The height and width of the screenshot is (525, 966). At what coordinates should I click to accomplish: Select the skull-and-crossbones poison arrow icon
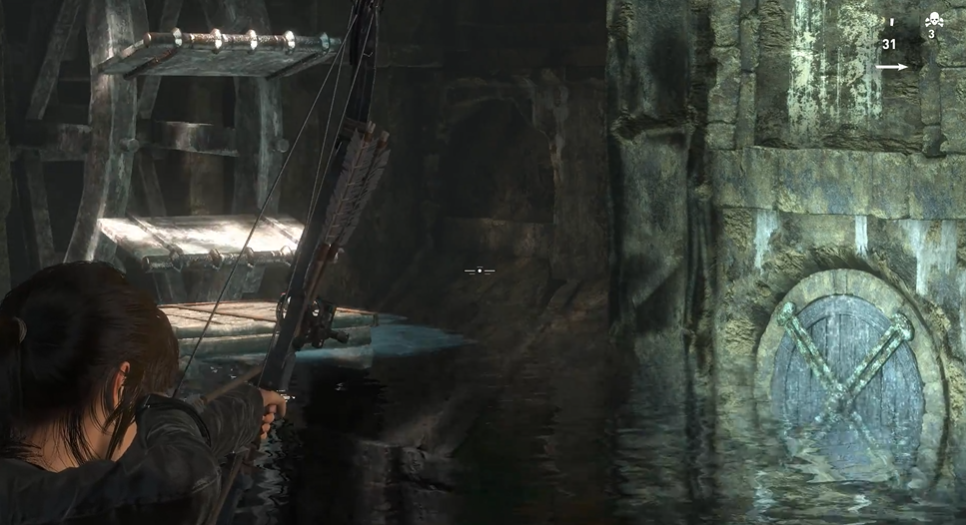pos(933,20)
